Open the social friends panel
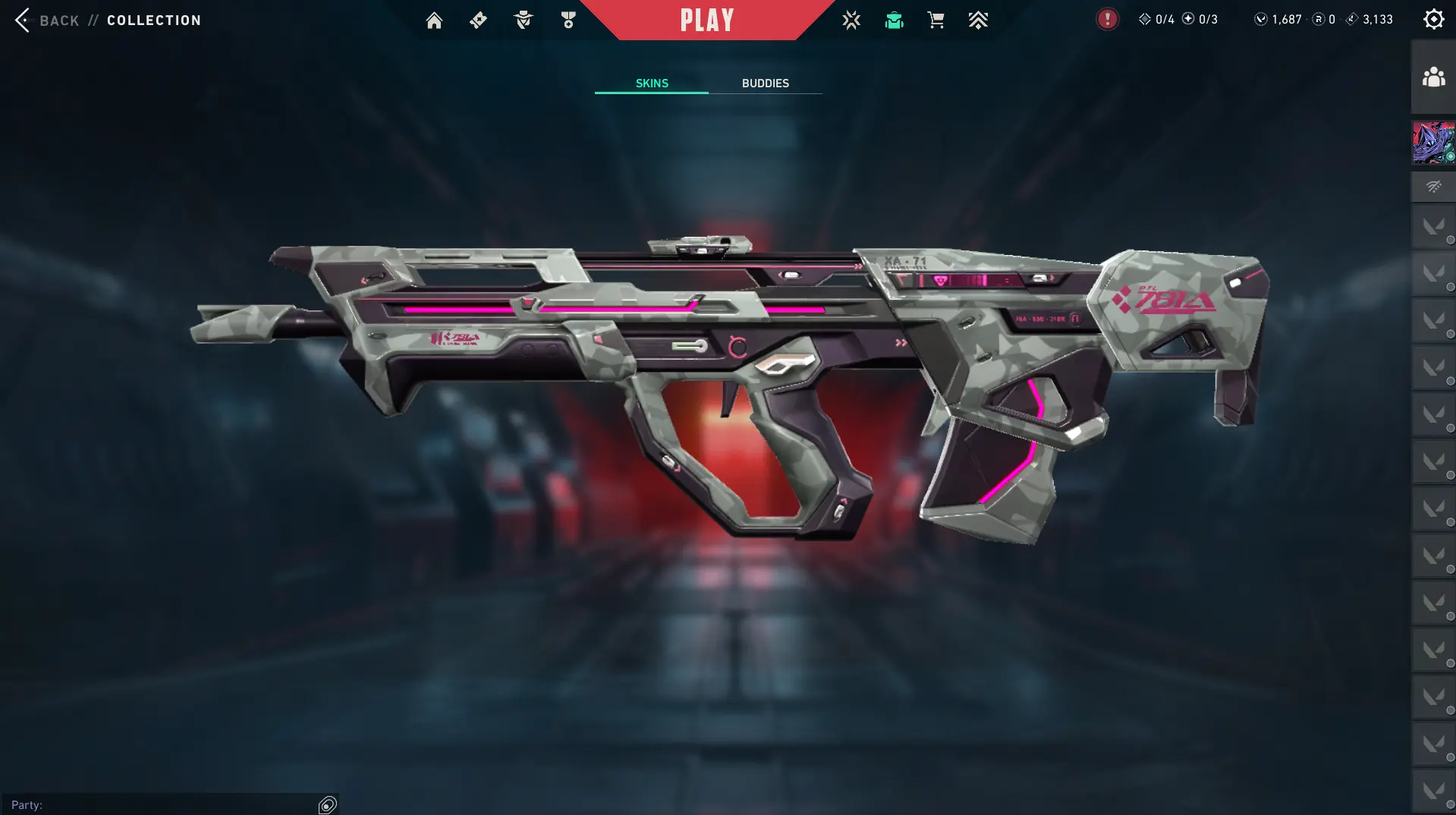Screen dimensions: 1456x815 [1433, 77]
